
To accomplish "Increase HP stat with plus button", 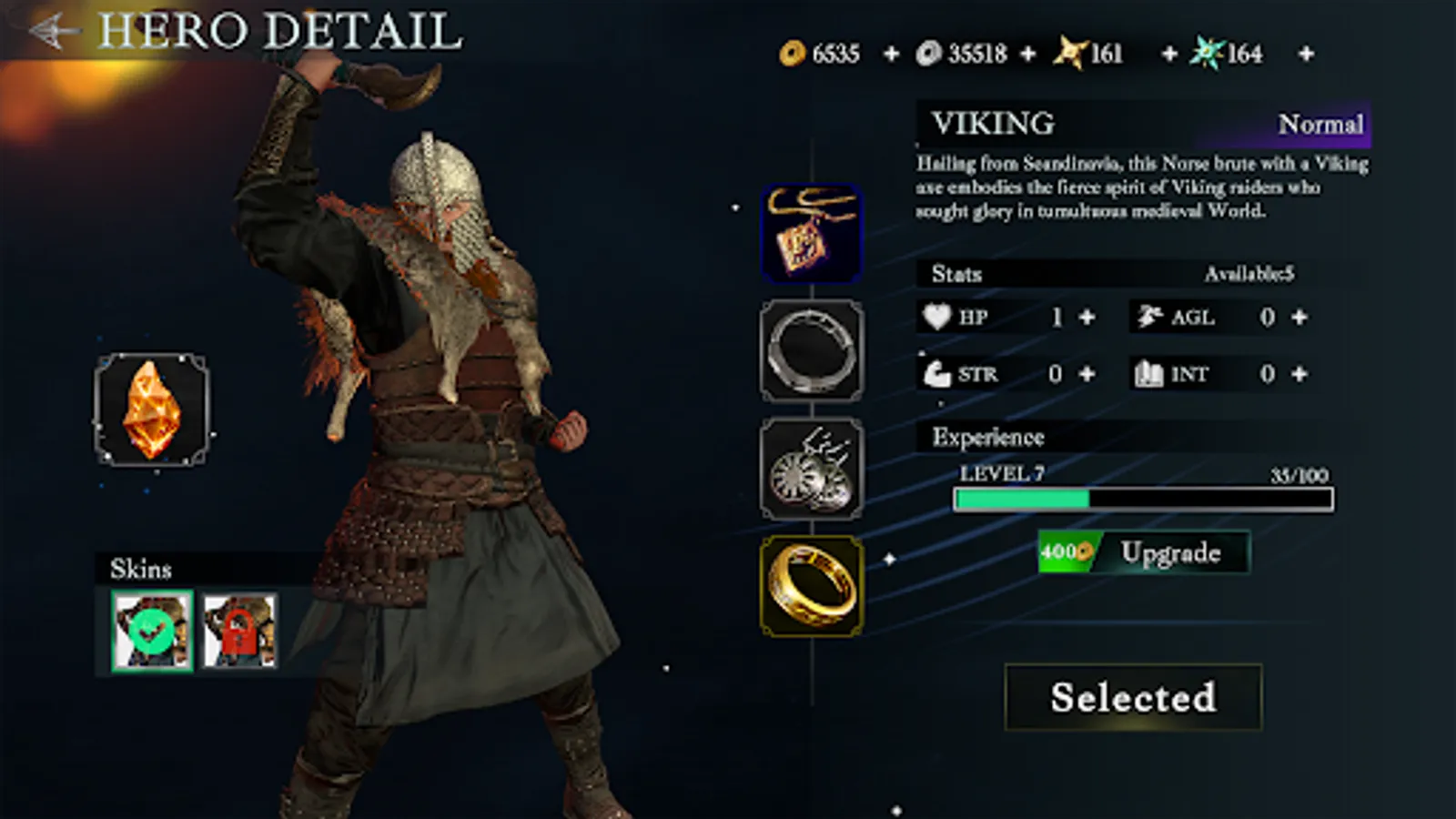I will (1085, 318).
